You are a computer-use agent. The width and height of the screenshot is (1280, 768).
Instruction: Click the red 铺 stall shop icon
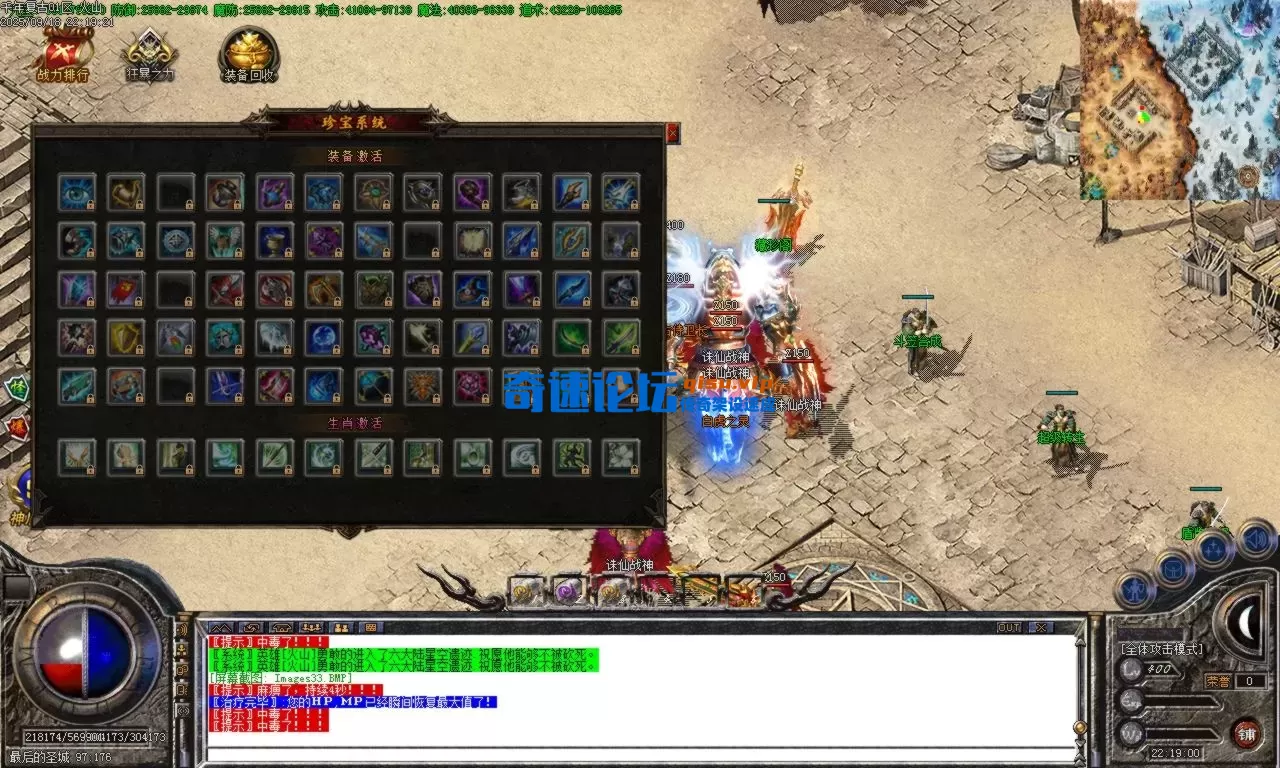pos(1248,733)
